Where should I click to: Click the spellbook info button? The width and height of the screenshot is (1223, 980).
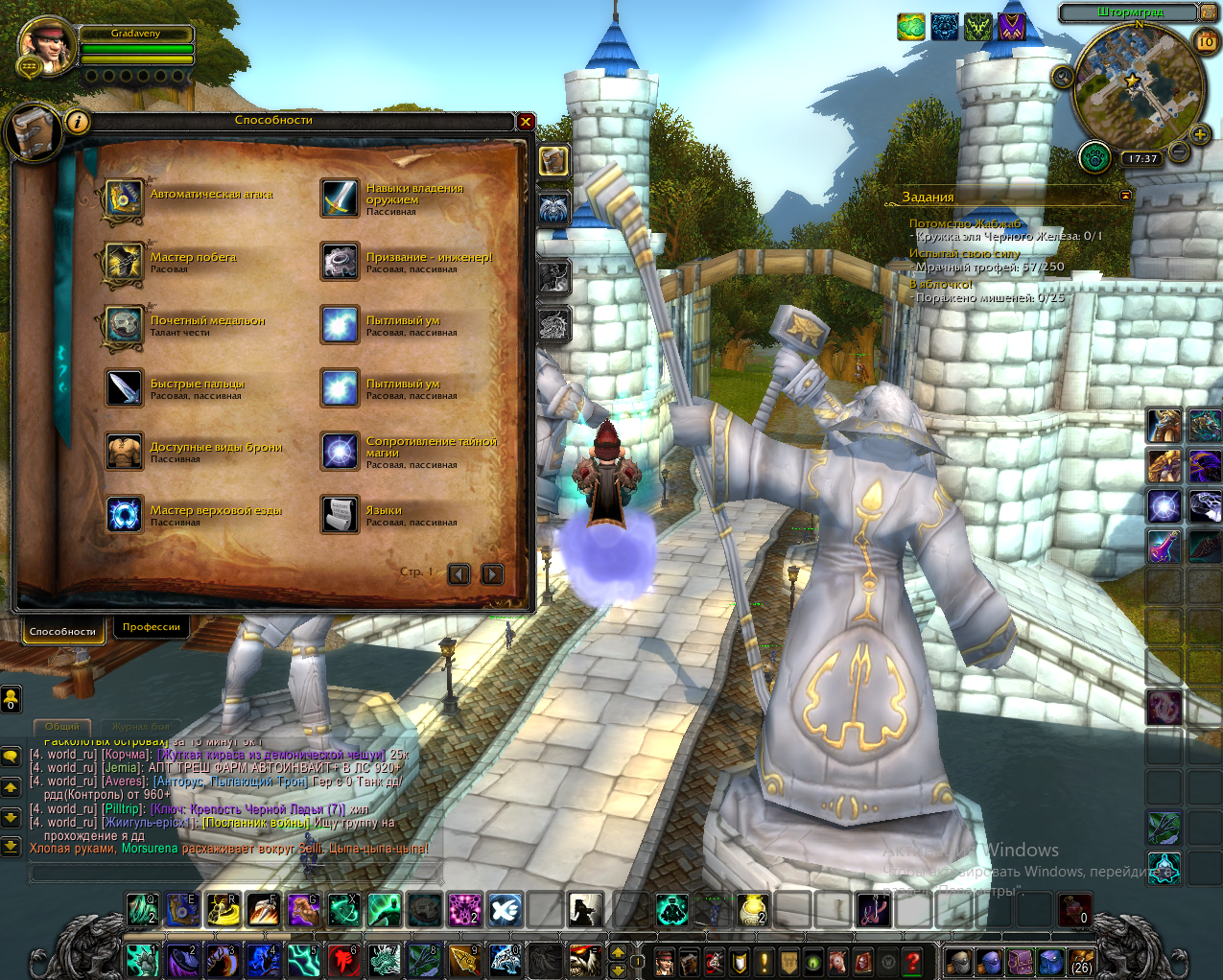[x=78, y=122]
